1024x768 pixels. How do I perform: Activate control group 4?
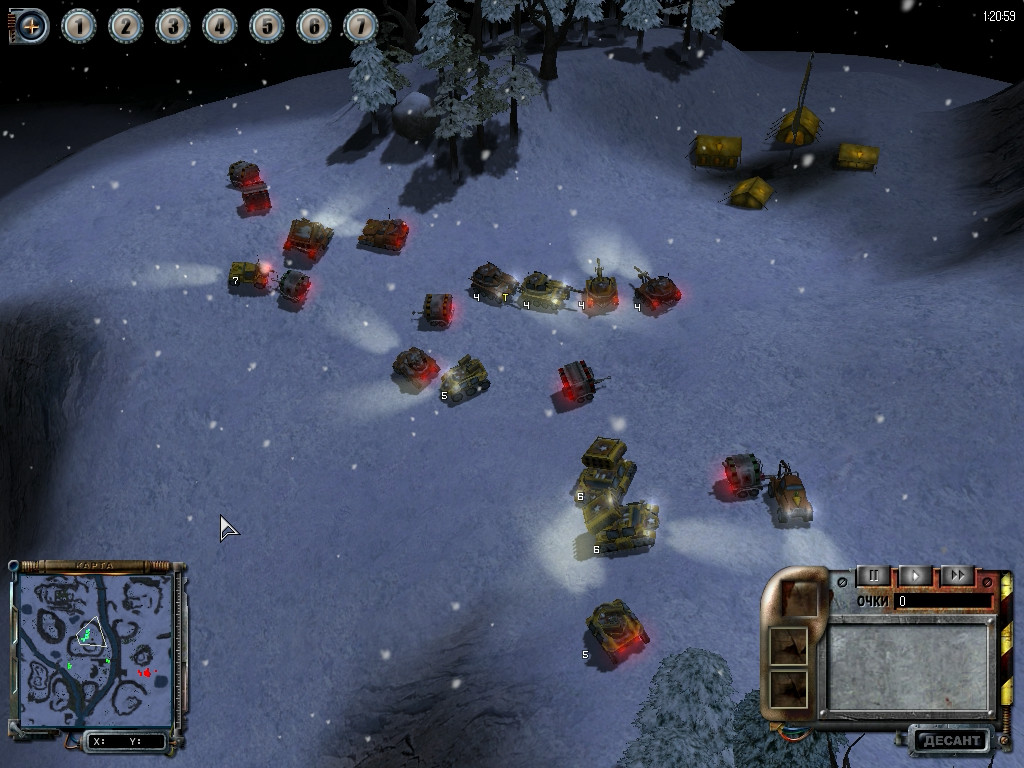coord(220,26)
